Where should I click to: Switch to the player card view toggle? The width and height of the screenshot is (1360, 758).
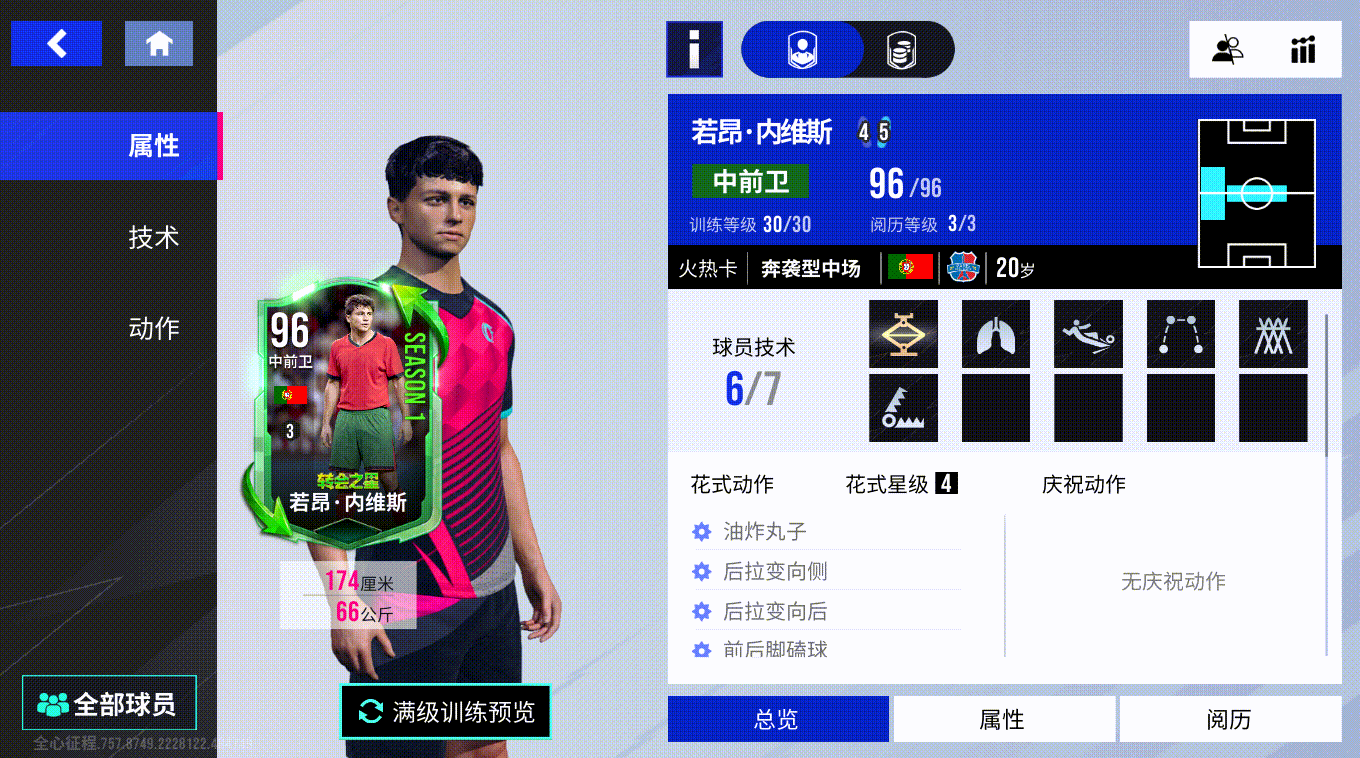pyautogui.click(x=801, y=49)
